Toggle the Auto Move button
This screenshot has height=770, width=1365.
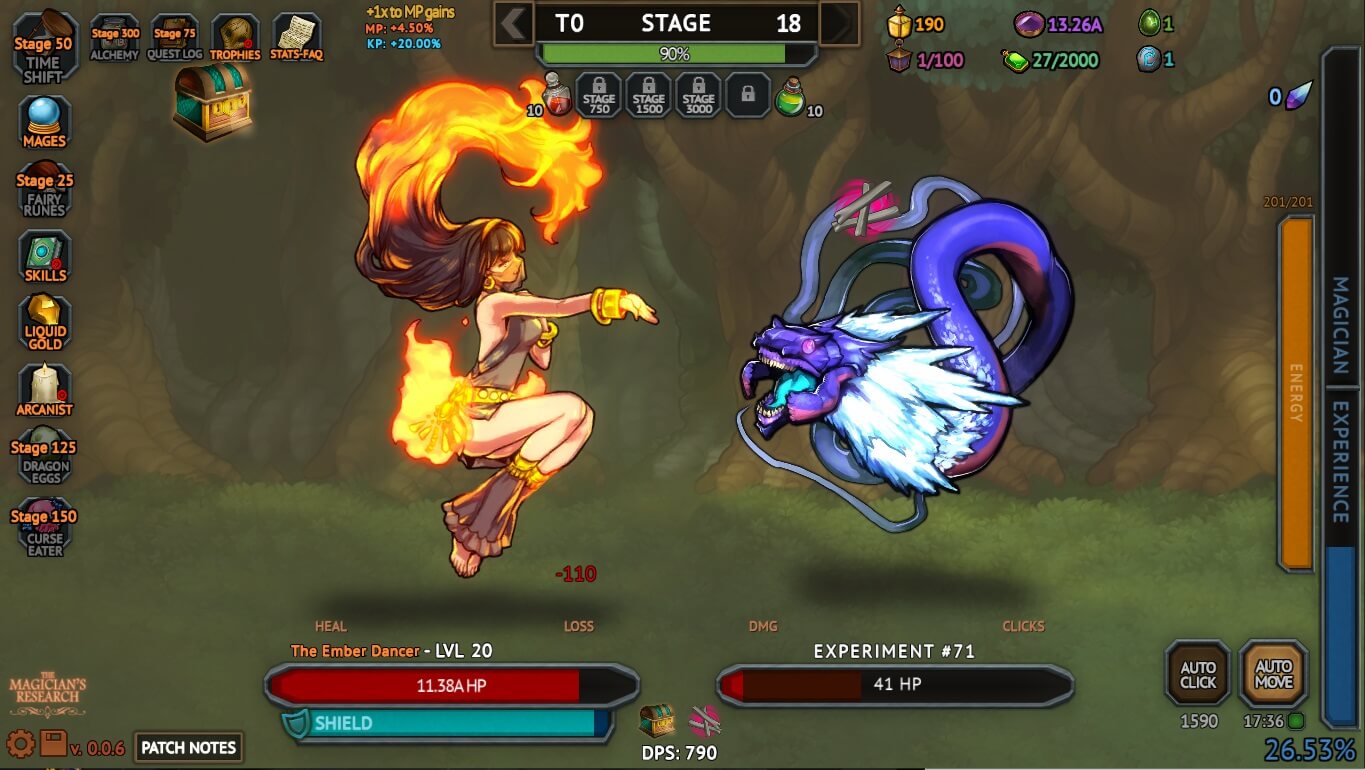pos(1273,674)
